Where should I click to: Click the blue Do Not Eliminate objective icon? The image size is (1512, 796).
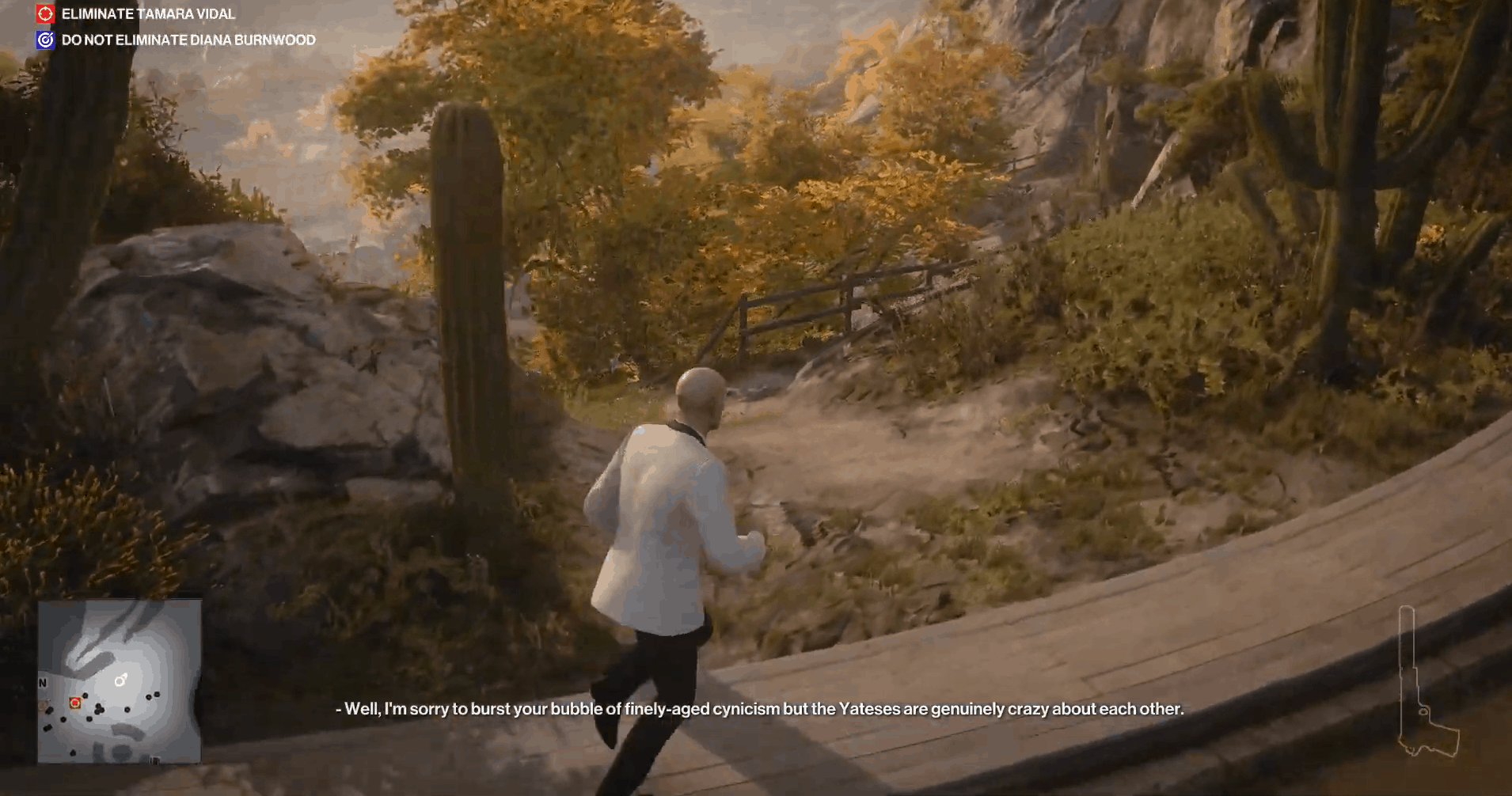coord(45,39)
